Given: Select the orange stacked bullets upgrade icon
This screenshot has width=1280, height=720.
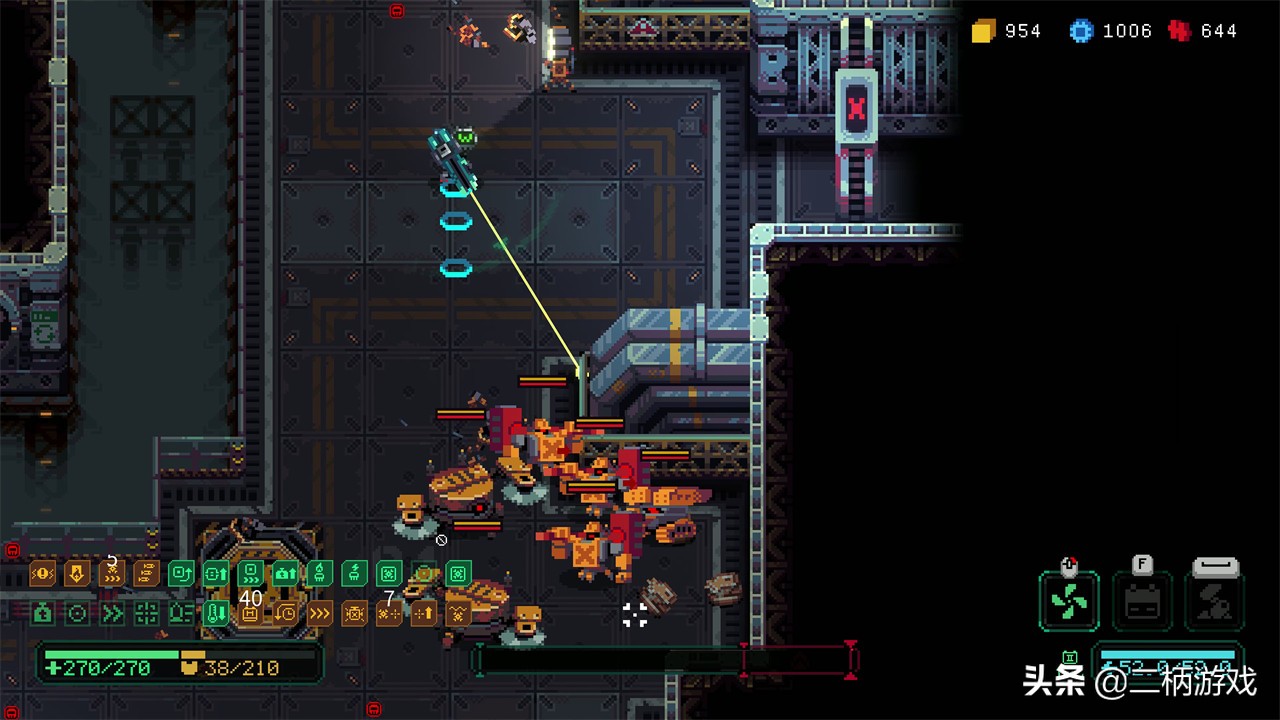Looking at the screenshot, I should (146, 573).
